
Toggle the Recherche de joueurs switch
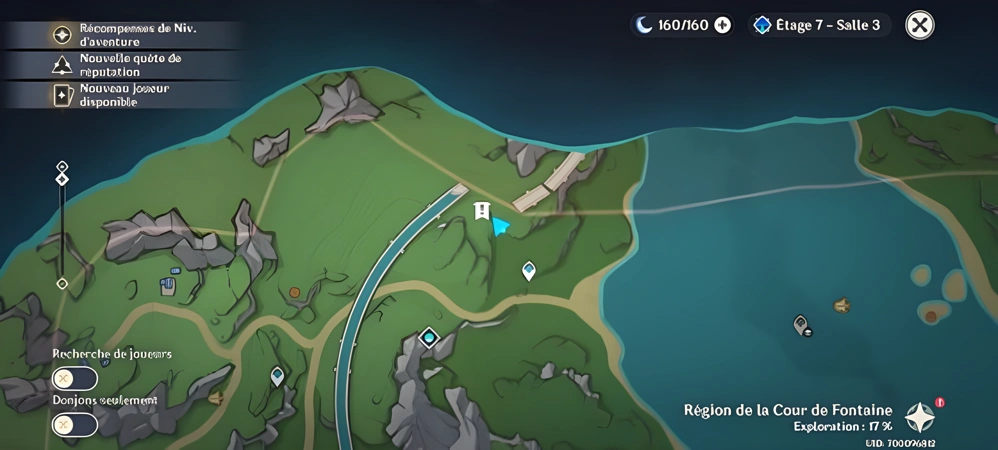click(x=75, y=379)
